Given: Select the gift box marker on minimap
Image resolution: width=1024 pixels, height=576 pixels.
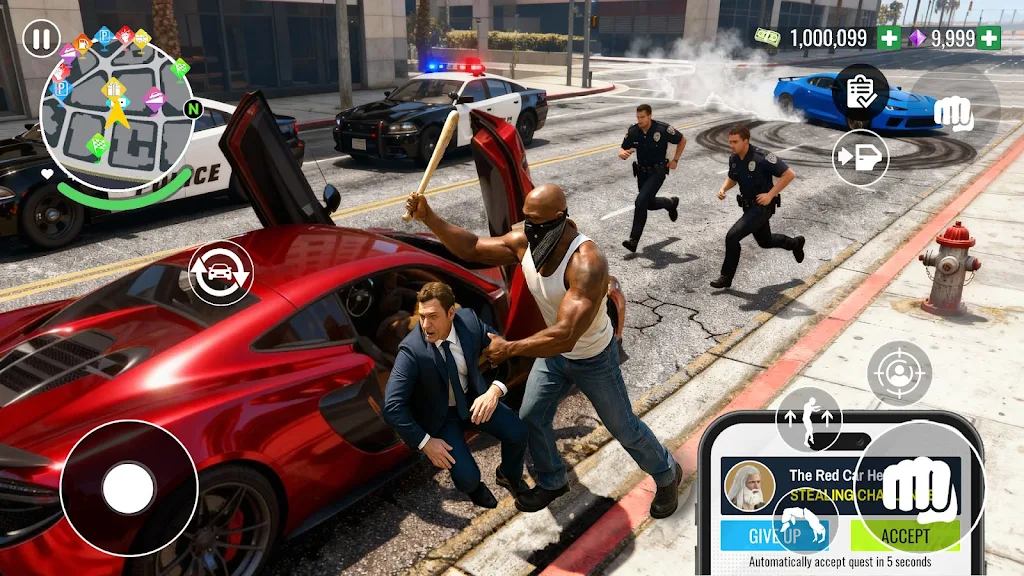Looking at the screenshot, I should [x=114, y=88].
